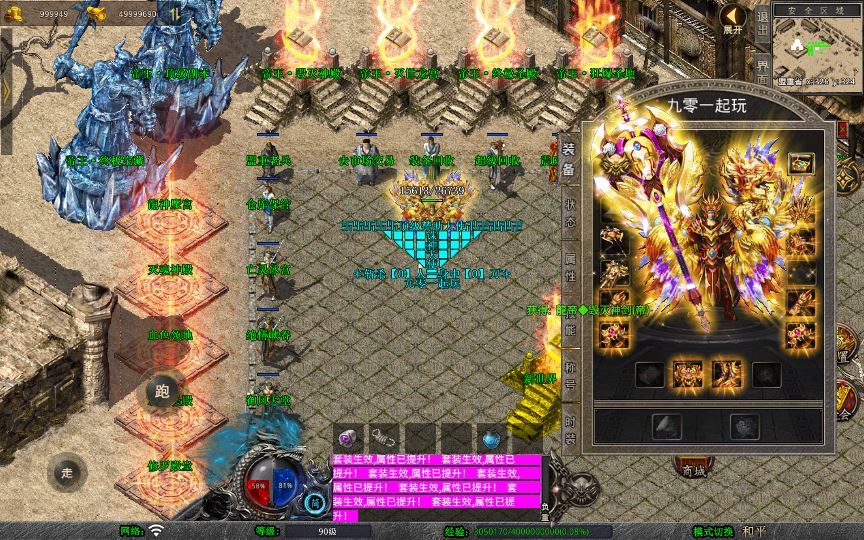Select the golden boots equipment slot
Viewport: 864px width, 540px height.
[725, 374]
